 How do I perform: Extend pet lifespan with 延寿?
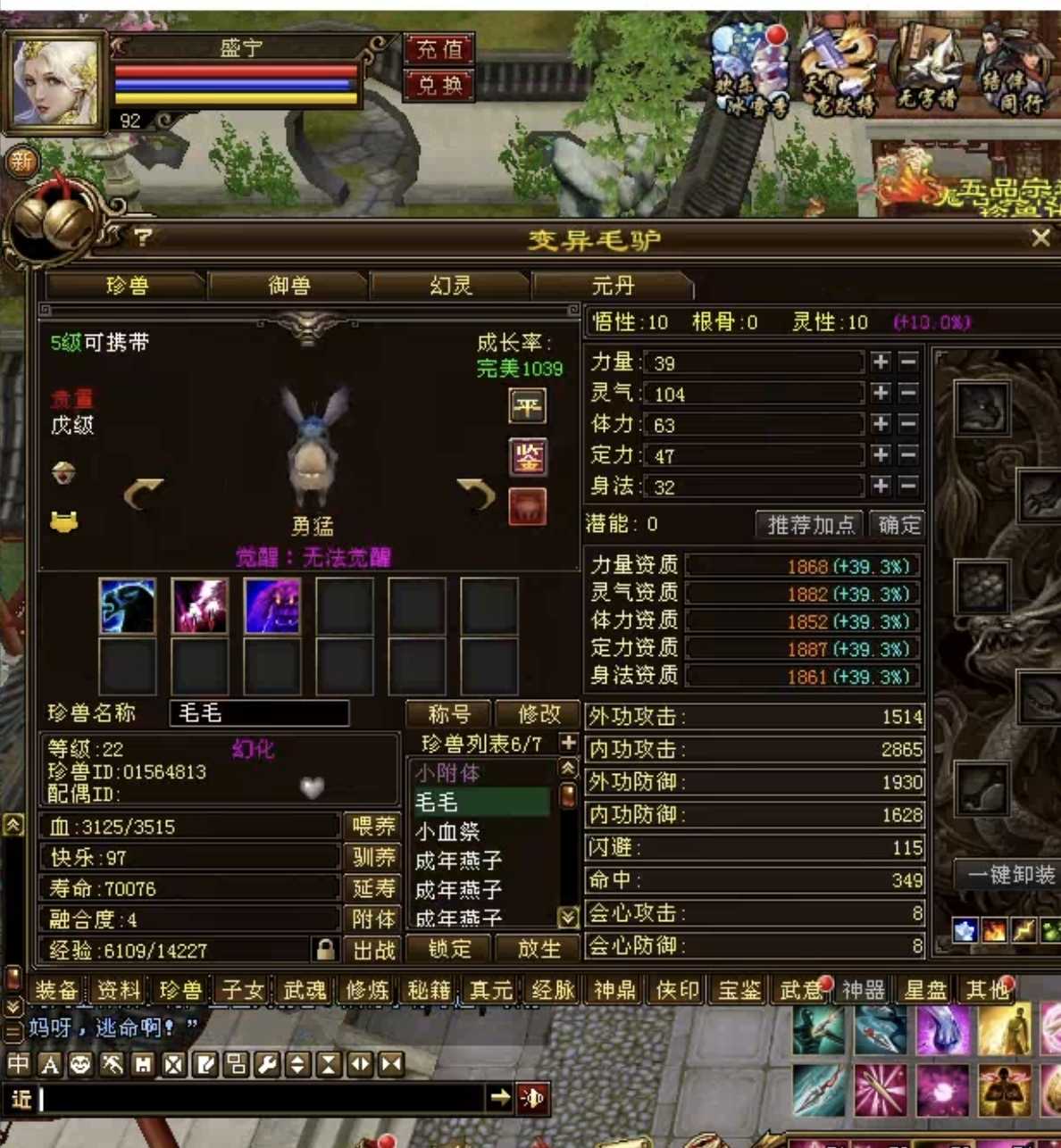pos(372,889)
